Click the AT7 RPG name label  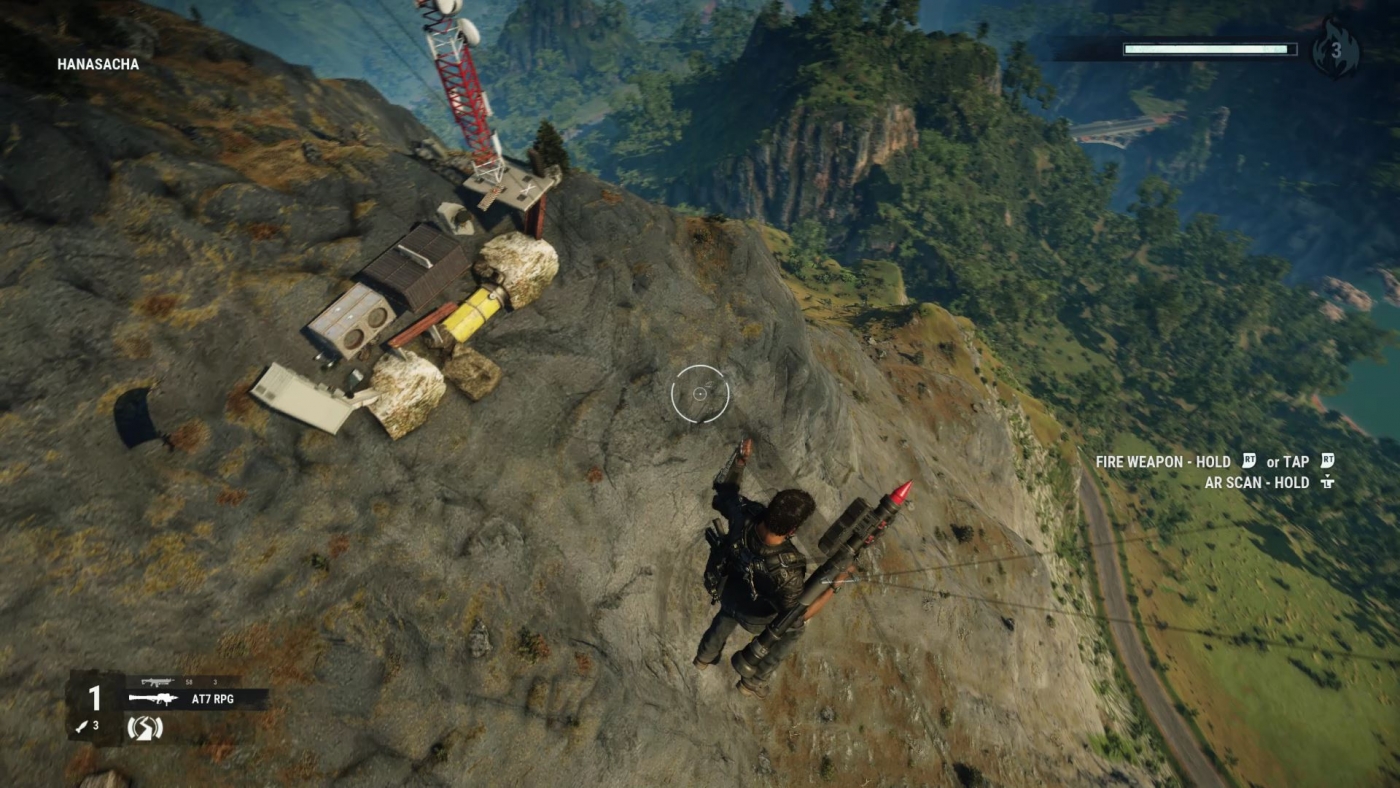click(212, 700)
